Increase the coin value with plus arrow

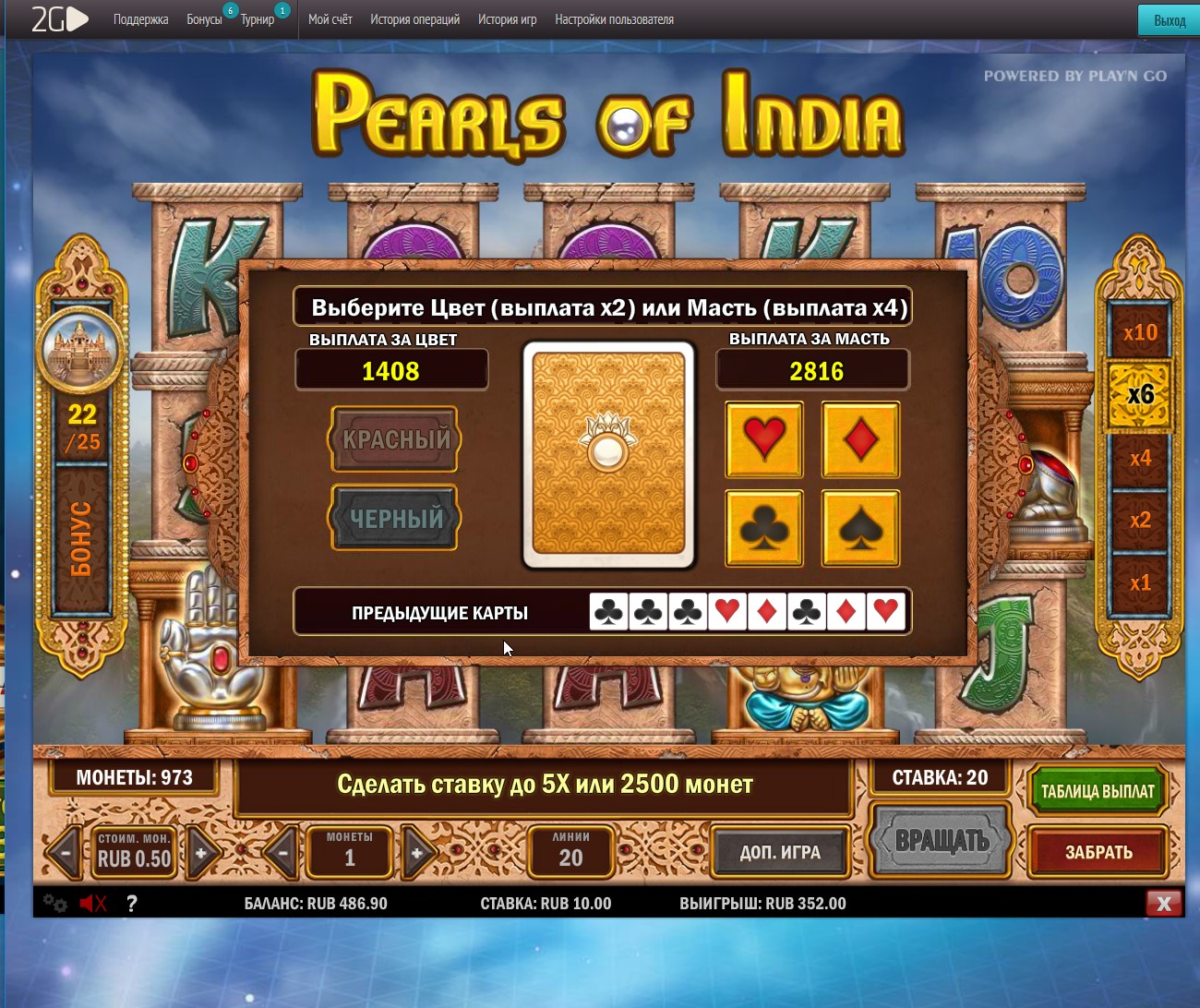[x=201, y=853]
